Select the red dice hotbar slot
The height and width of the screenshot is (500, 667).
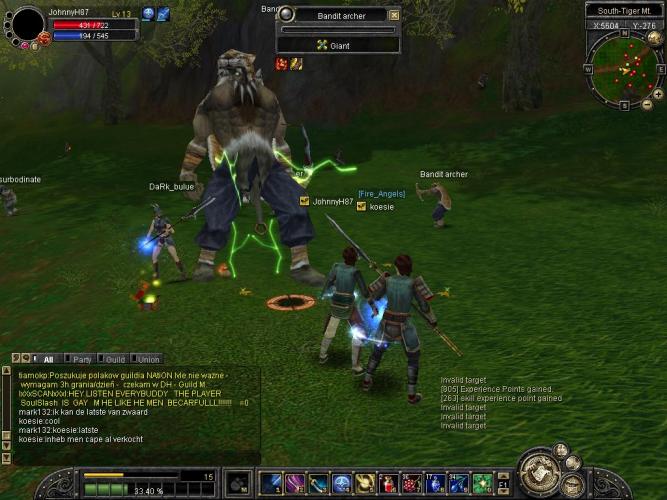coord(412,484)
